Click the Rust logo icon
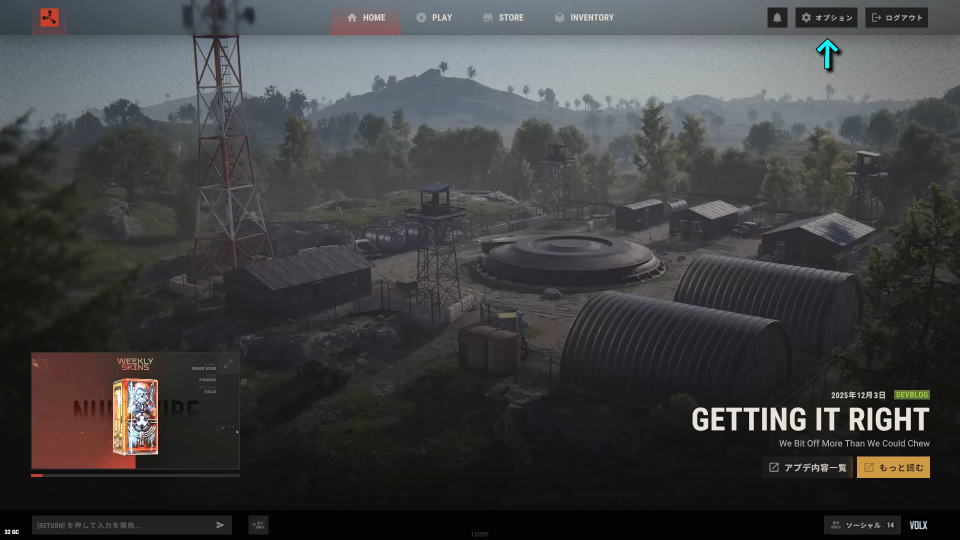Image resolution: width=960 pixels, height=540 pixels. click(x=49, y=18)
